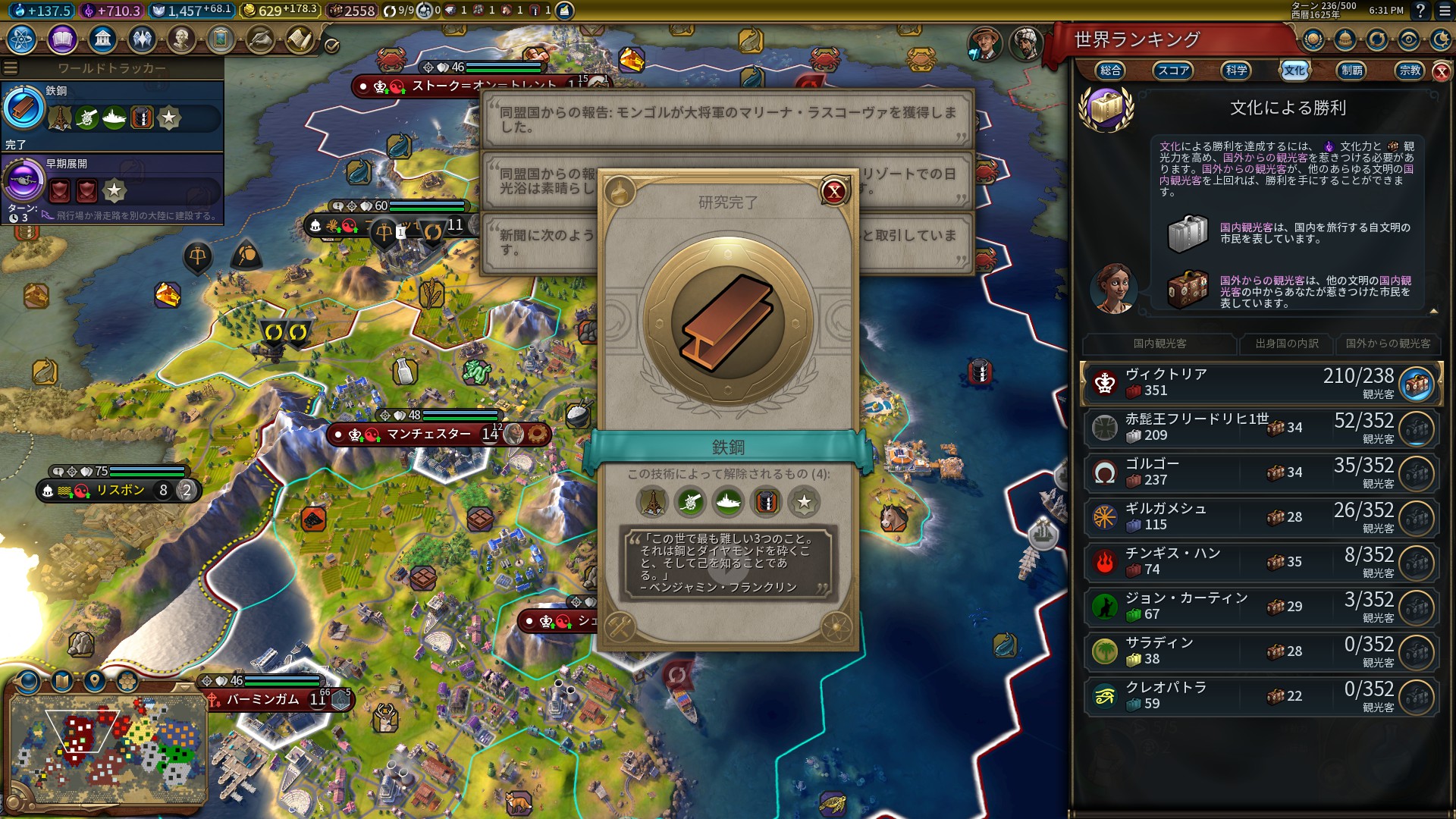Close the World Rankings panel
Viewport: 1456px width, 819px height.
[x=1441, y=71]
